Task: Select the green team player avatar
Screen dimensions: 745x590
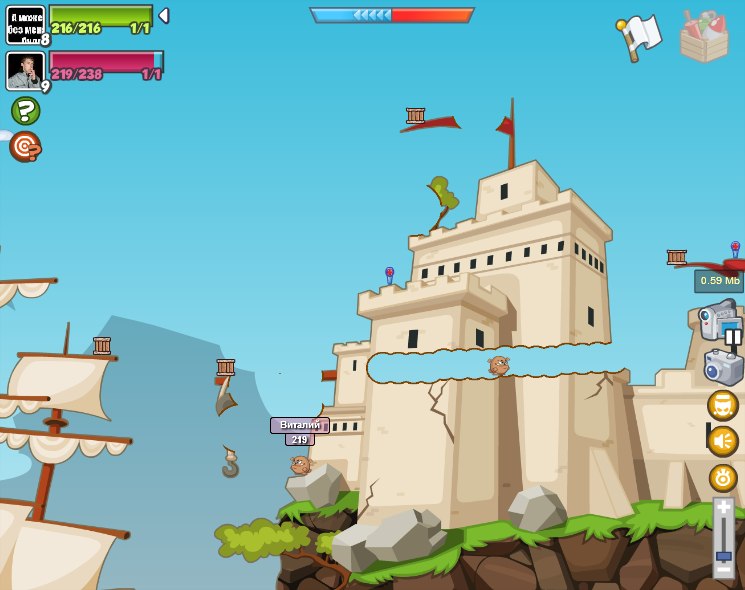Action: click(x=25, y=24)
